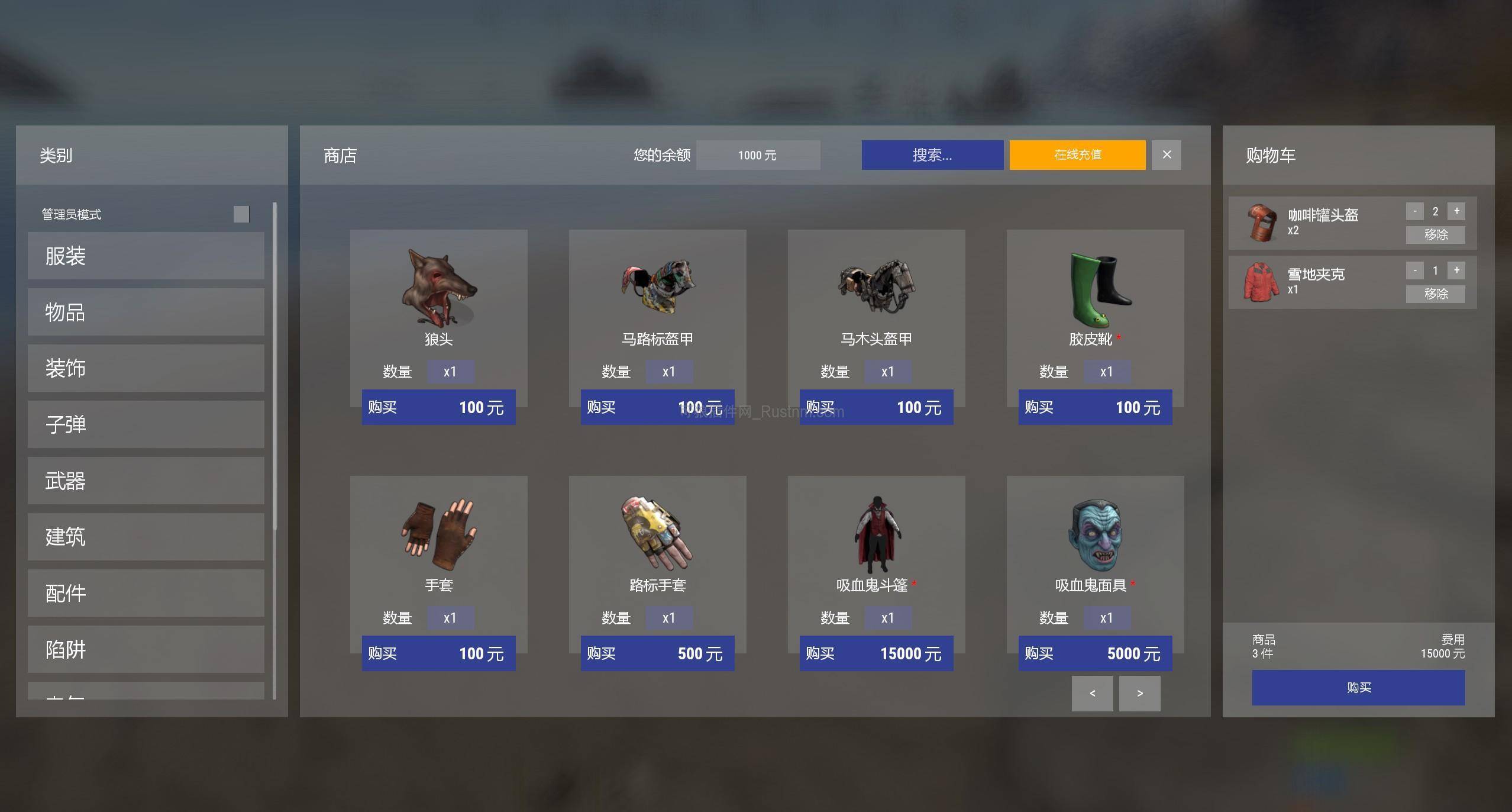Select the 子弹 category tab
The image size is (1512, 812).
146,424
